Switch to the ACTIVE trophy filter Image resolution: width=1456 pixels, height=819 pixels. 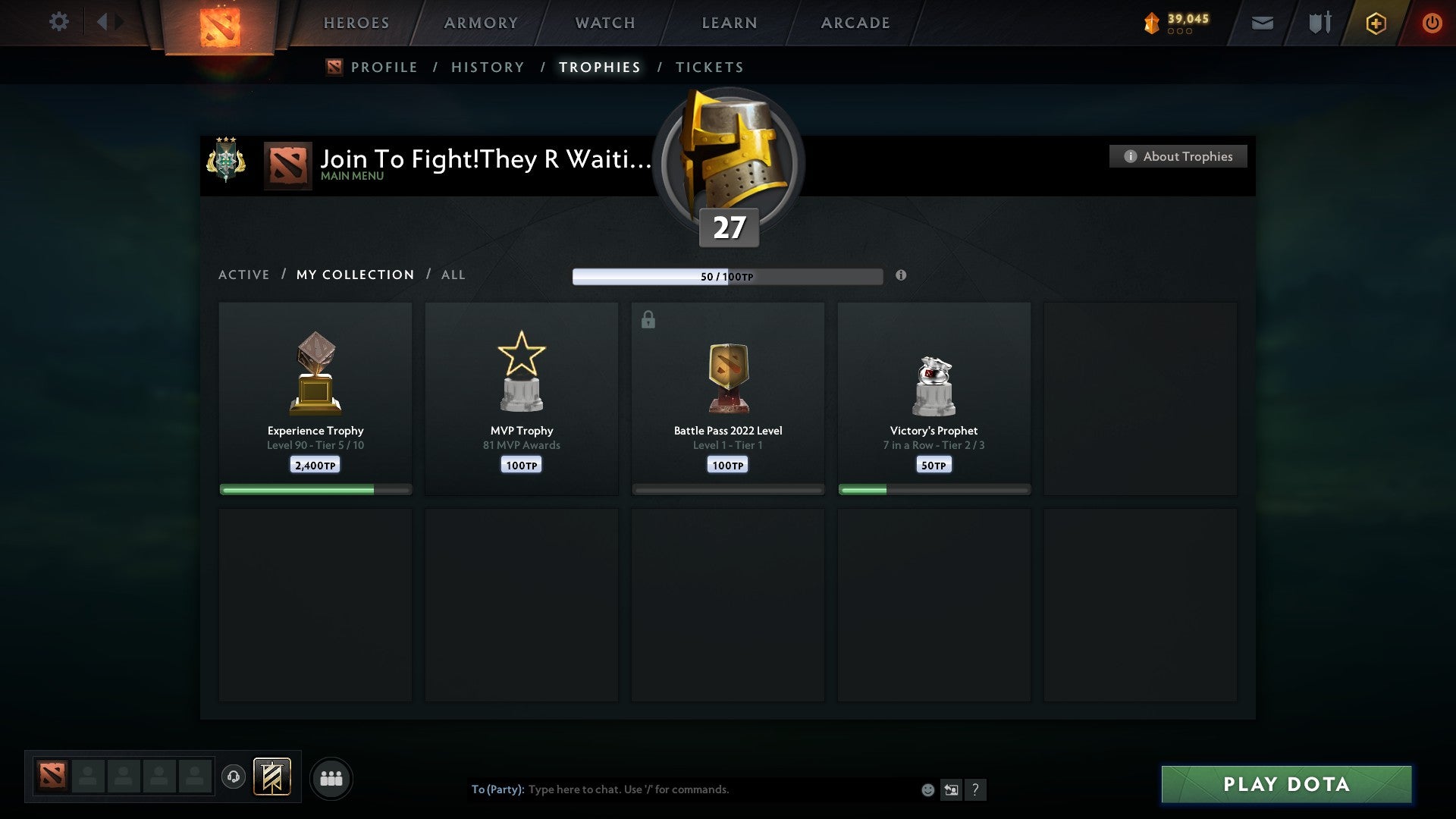point(244,275)
